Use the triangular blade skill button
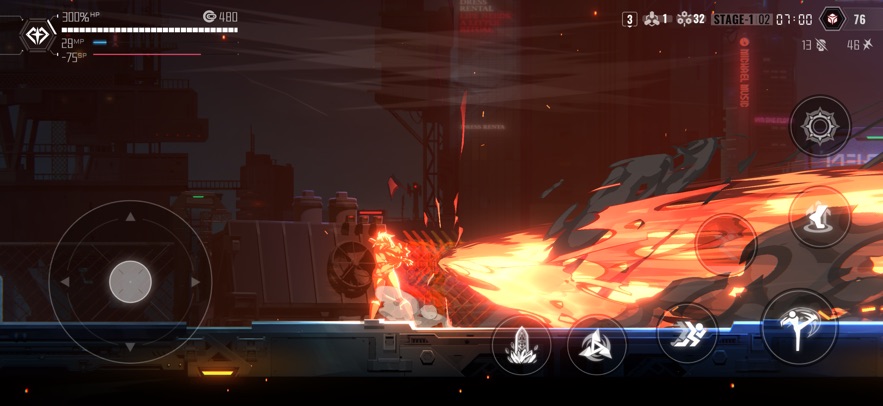The image size is (883, 406). point(597,345)
